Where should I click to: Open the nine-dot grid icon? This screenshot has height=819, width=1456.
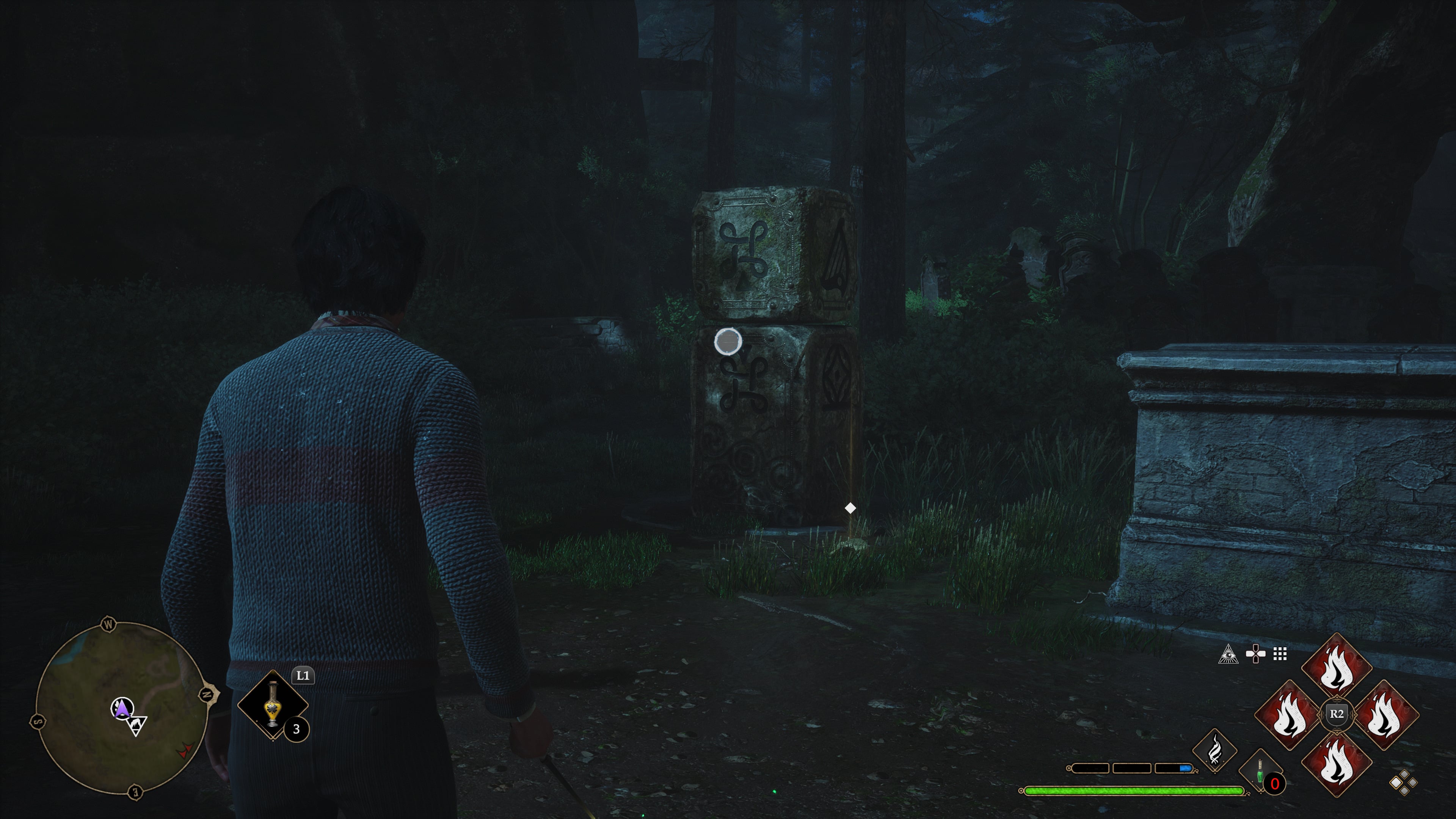(x=1280, y=654)
